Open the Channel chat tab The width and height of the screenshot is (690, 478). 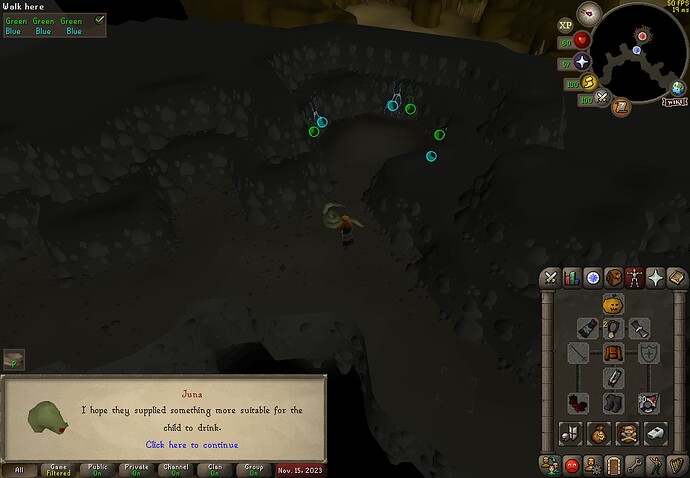pos(174,469)
